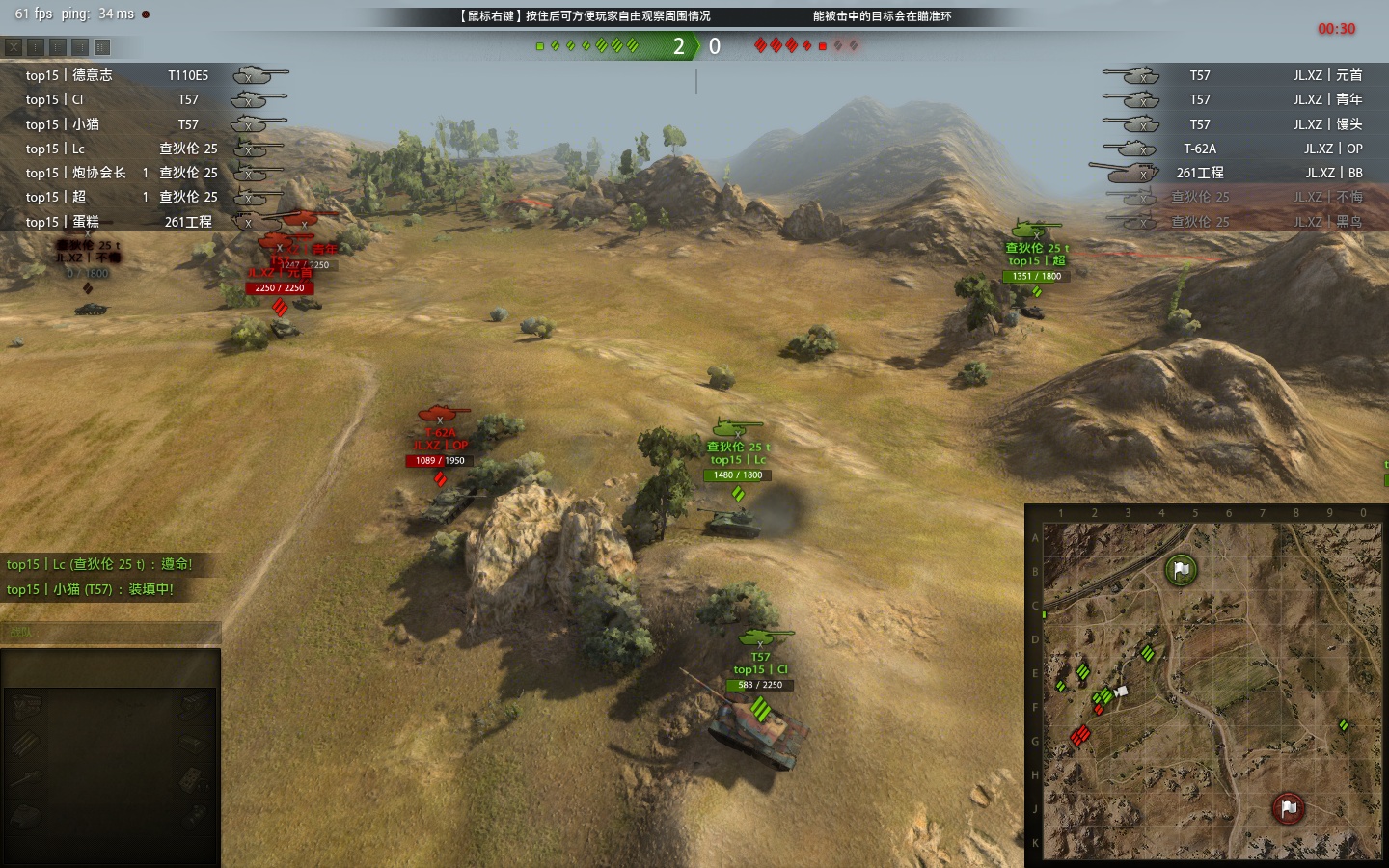
Task: Click the gun module icon in damage panel
Action: (26, 777)
